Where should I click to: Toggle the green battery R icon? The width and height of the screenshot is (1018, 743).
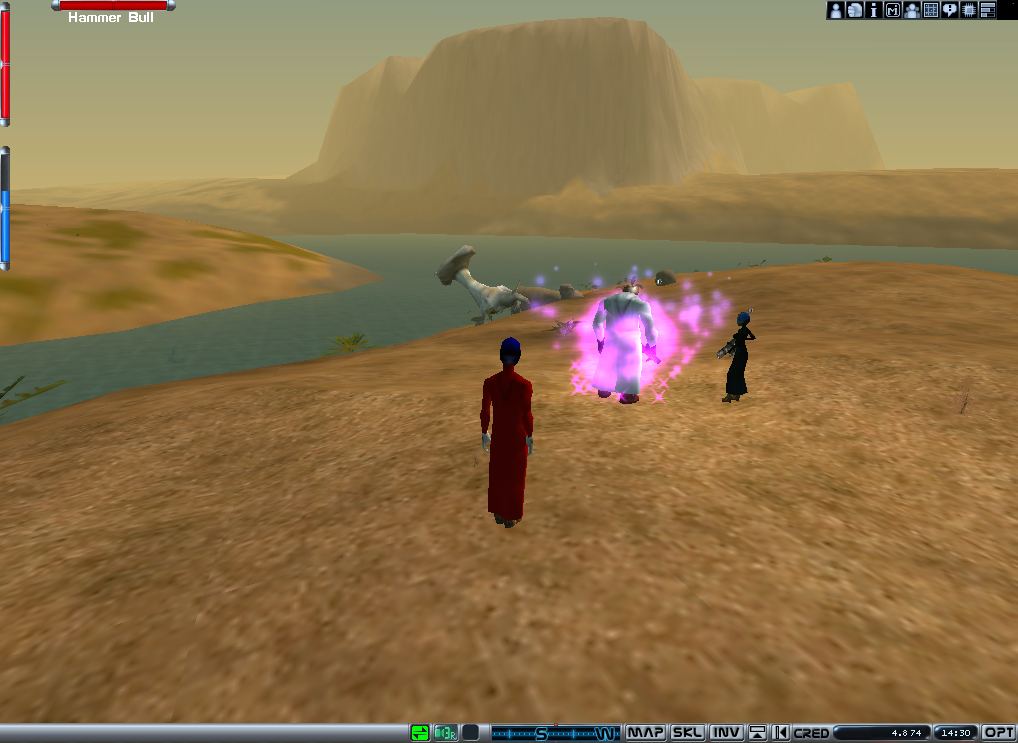tap(445, 733)
